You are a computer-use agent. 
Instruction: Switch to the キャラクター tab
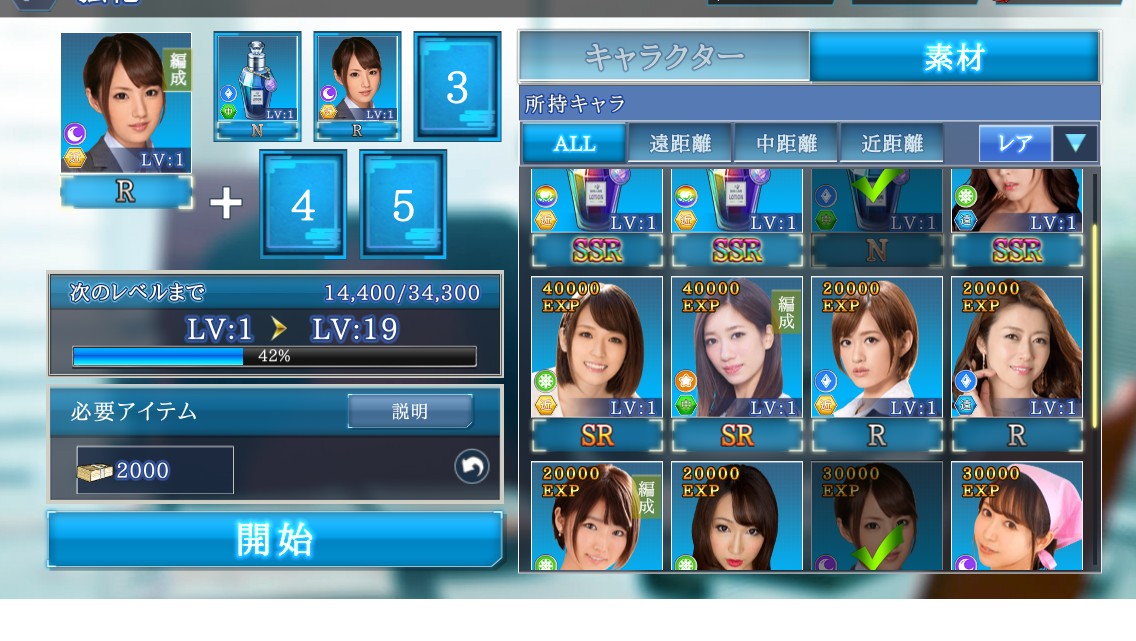(x=664, y=56)
